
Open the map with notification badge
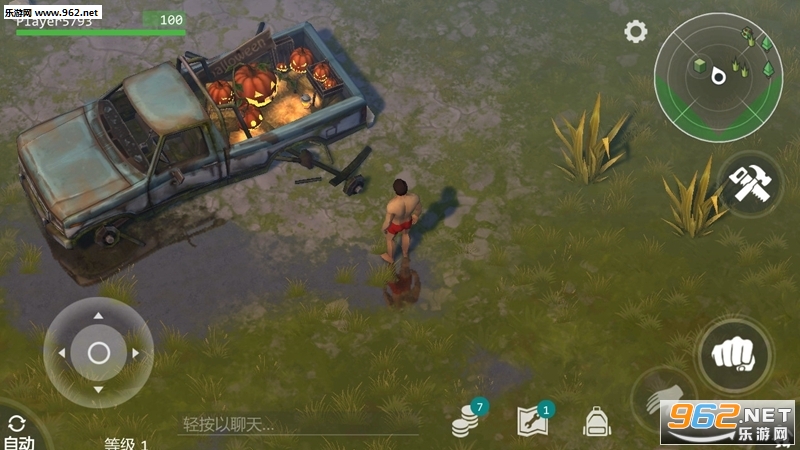(534, 421)
